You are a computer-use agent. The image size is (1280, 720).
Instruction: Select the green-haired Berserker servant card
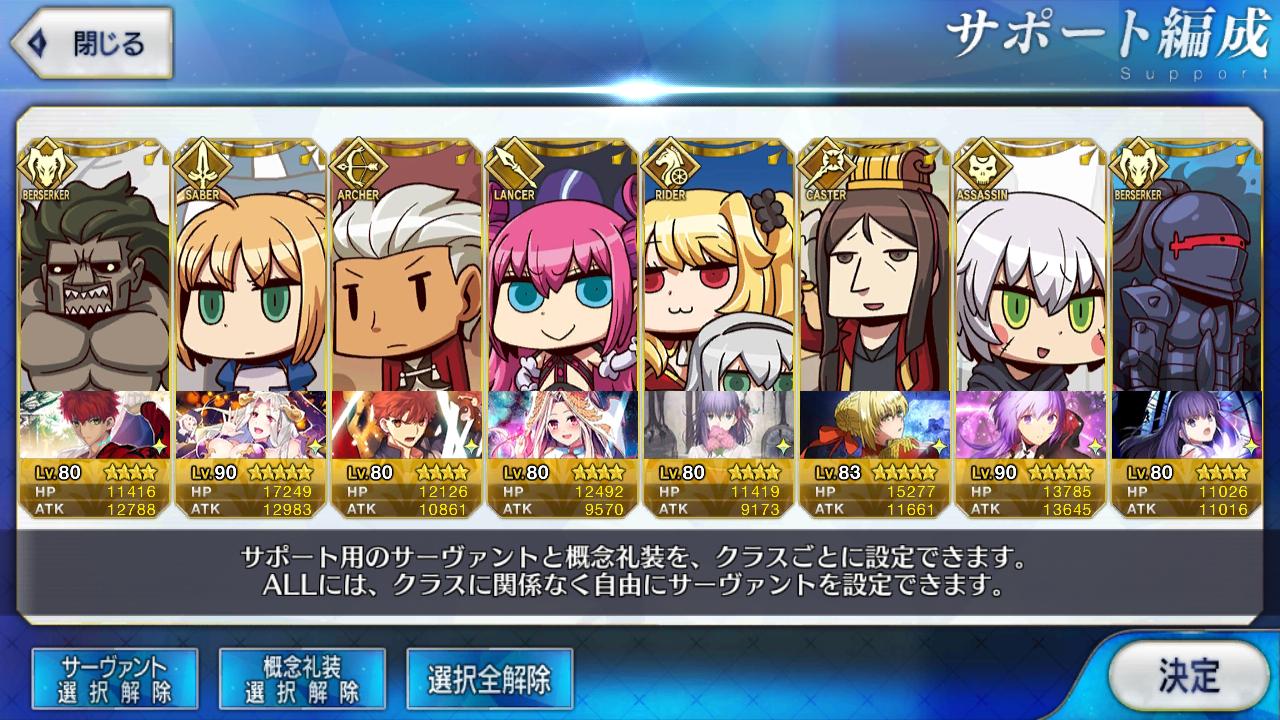[x=93, y=280]
